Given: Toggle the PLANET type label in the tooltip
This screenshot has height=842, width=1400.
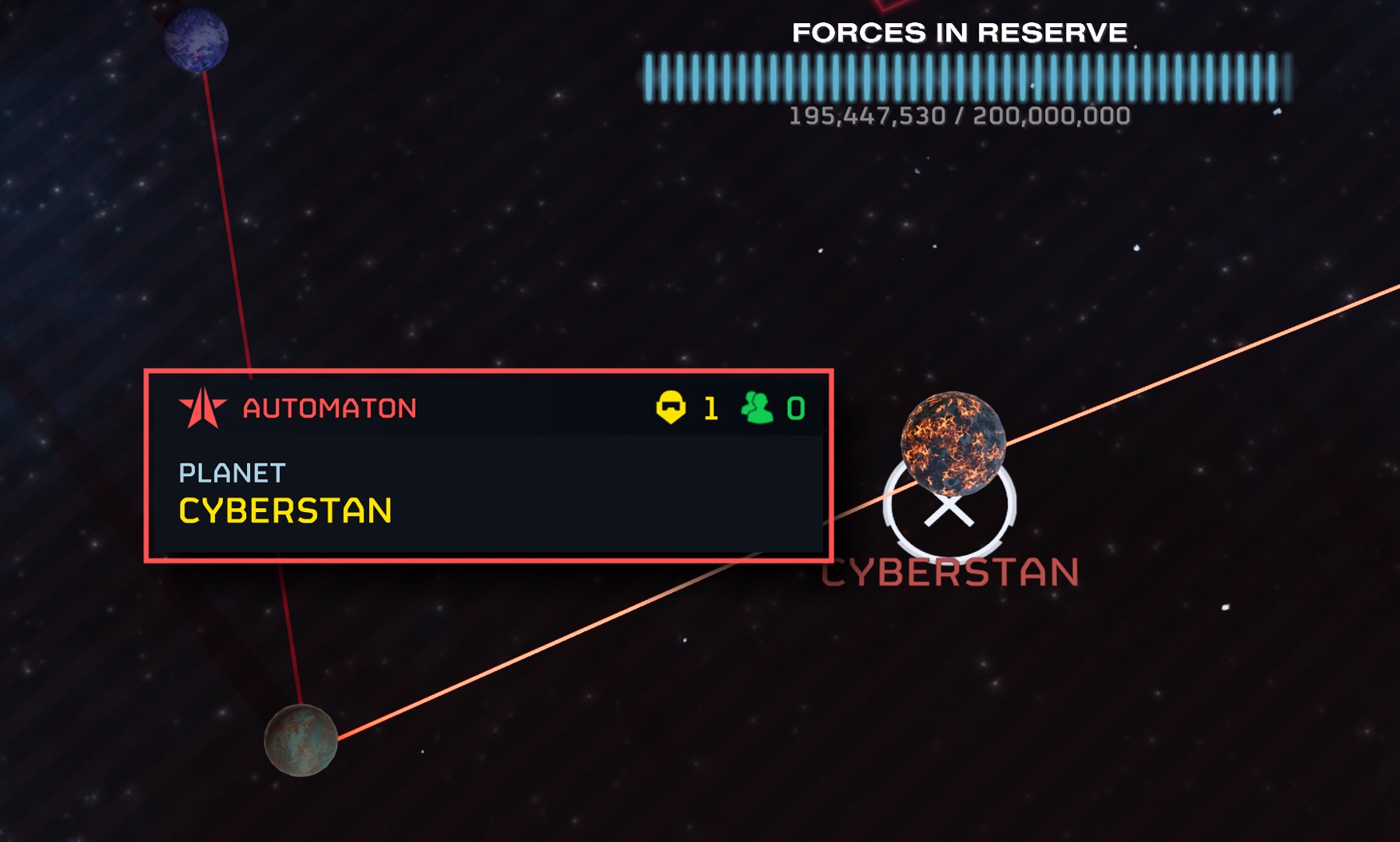Looking at the screenshot, I should [230, 473].
